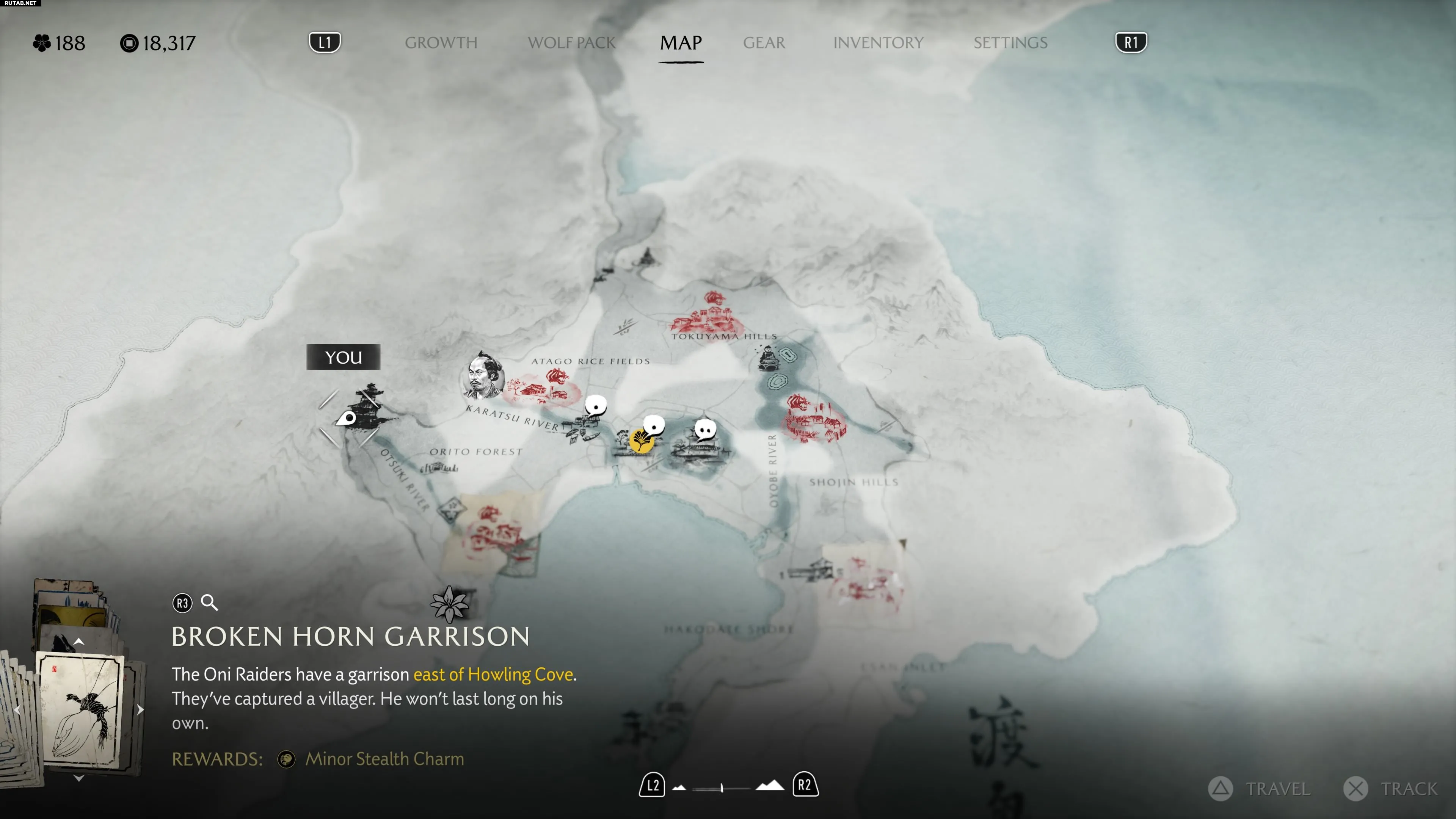This screenshot has width=1456, height=819.
Task: Pick the selected Broken Horn Garrison card
Action: pos(80,709)
